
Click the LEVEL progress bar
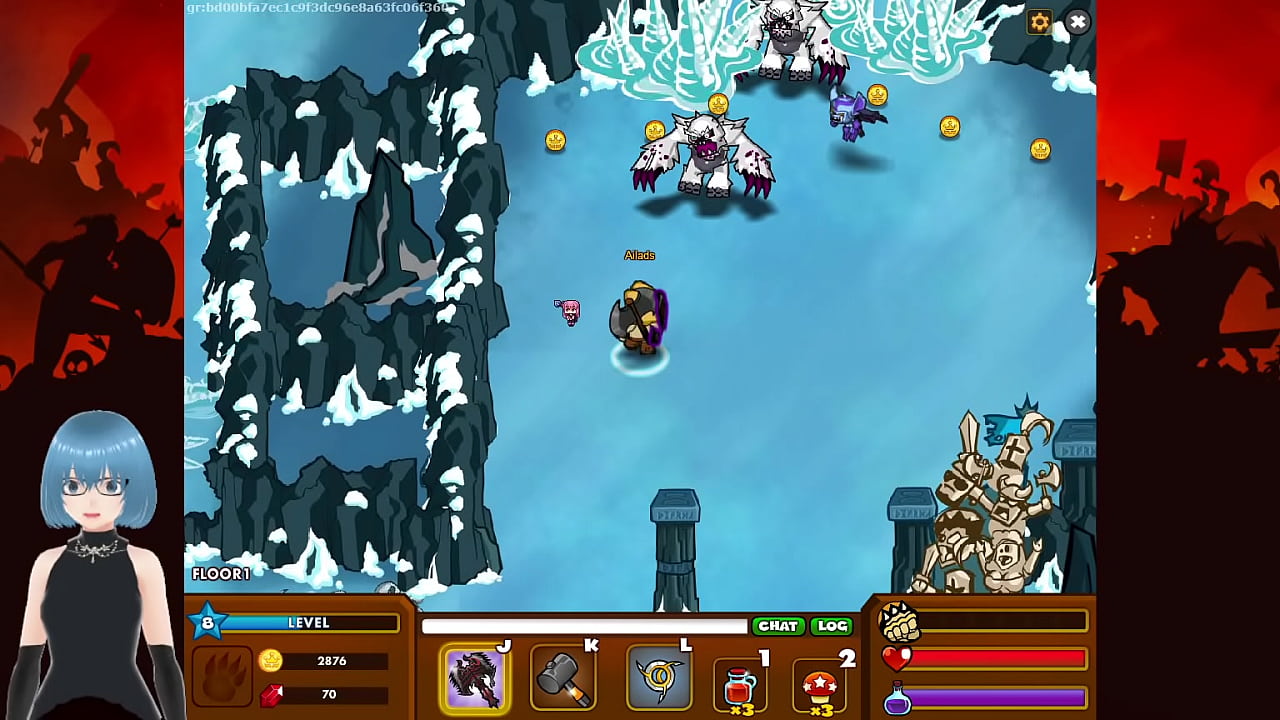click(310, 622)
